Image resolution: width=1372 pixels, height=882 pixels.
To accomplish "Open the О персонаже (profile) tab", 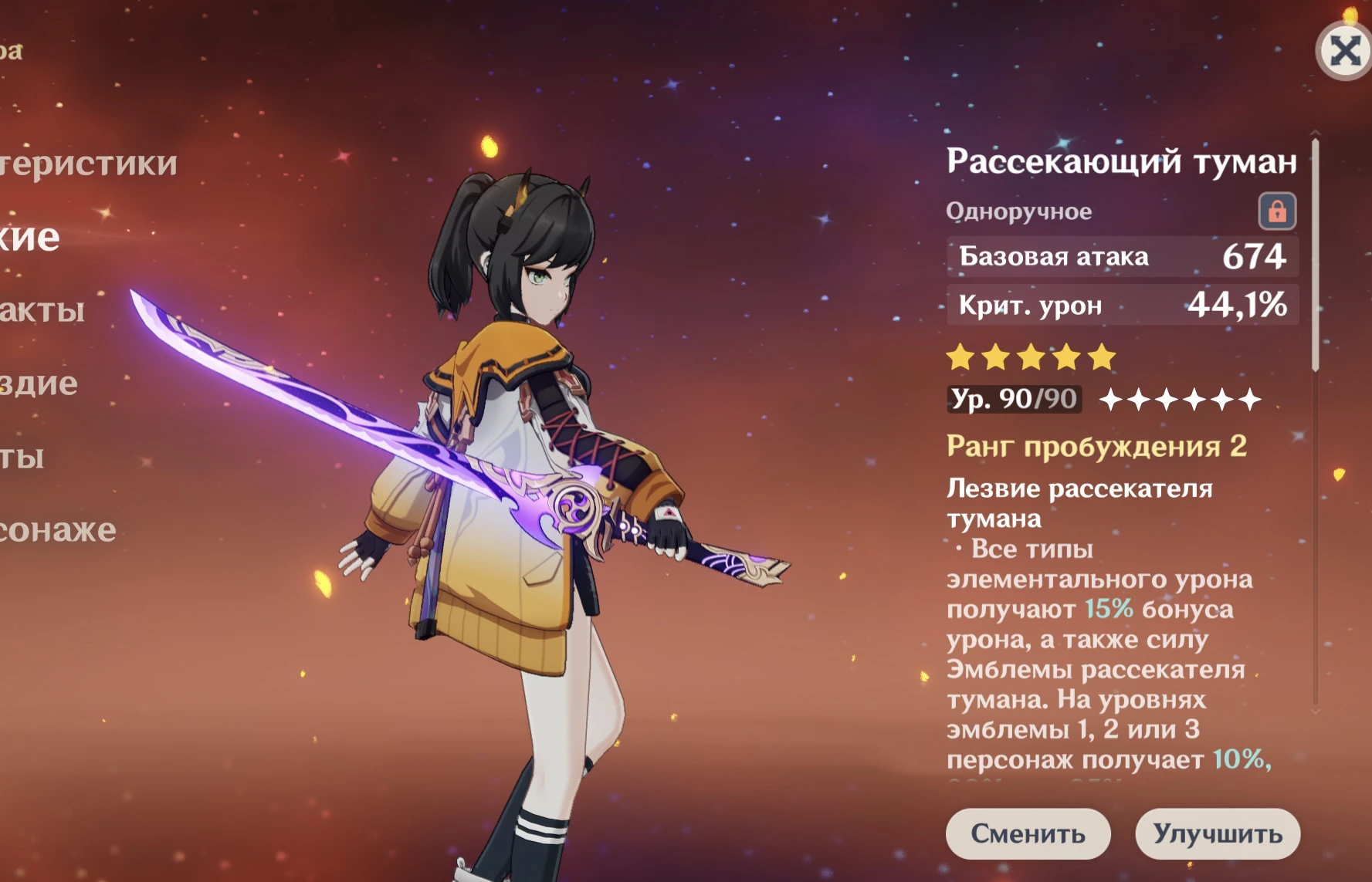I will coord(58,530).
